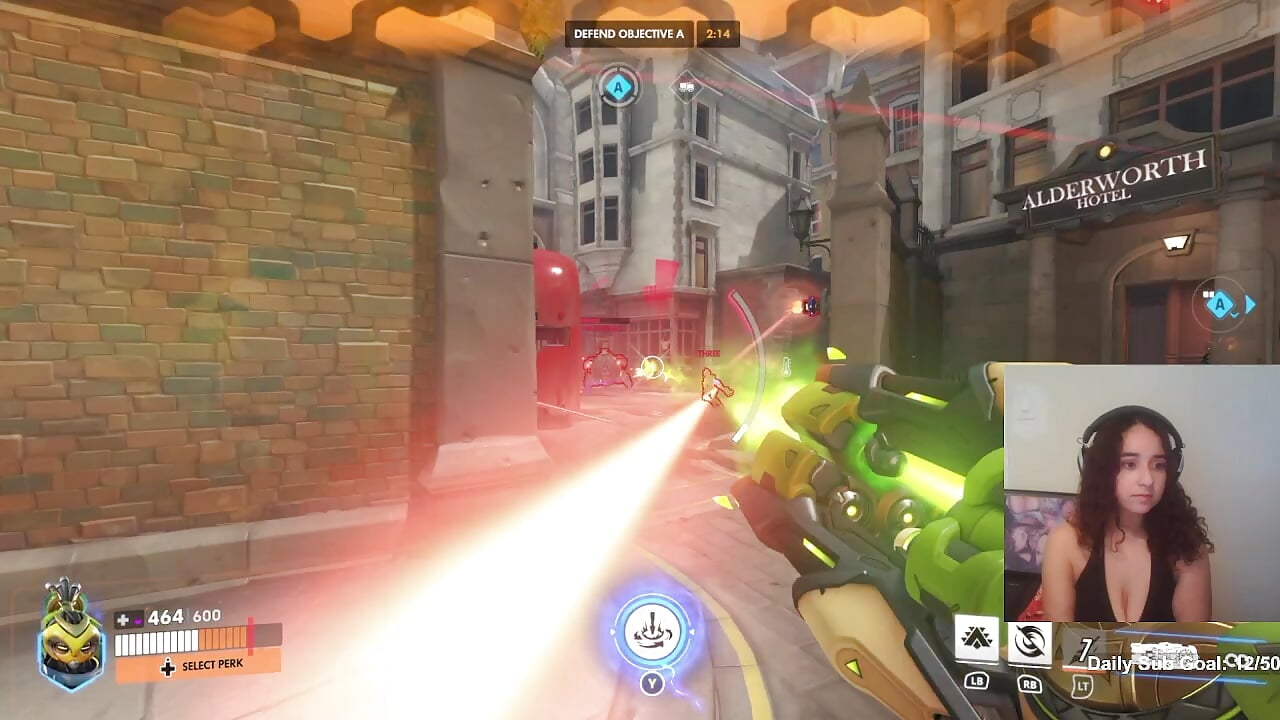Activate the Fortify ability icon

(x=978, y=638)
